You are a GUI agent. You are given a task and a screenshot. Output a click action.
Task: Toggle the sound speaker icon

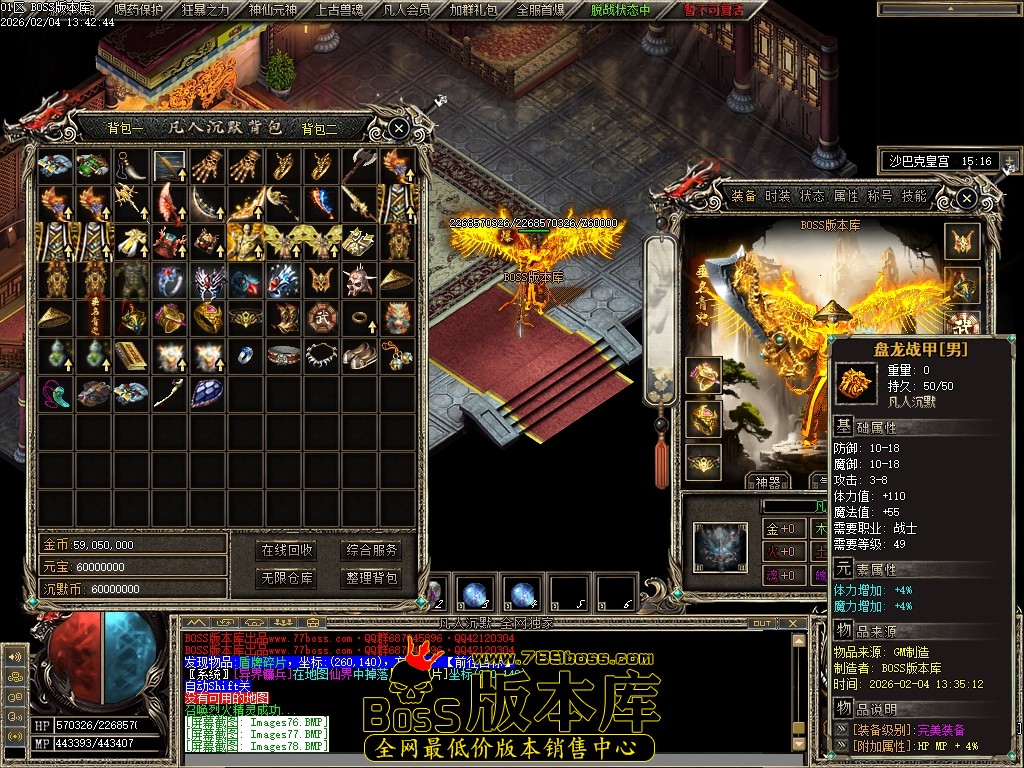coord(14,657)
